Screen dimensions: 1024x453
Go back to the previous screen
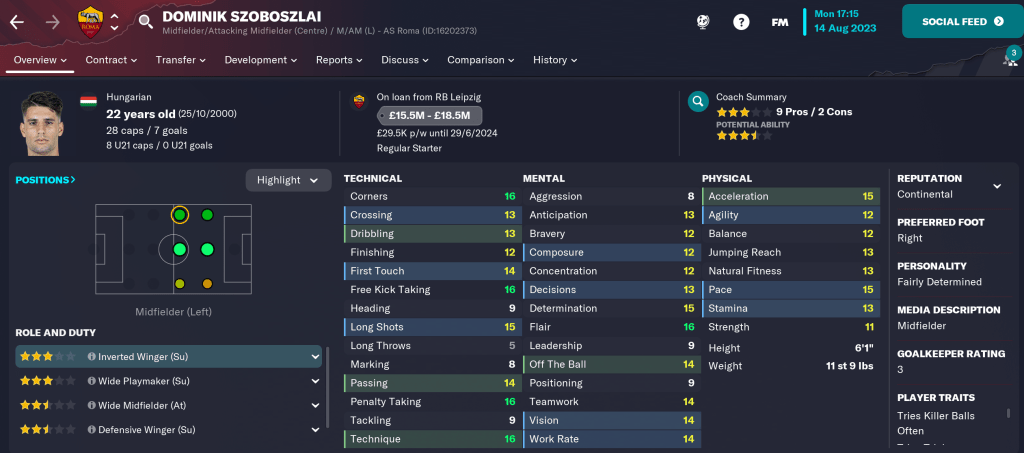pos(17,21)
